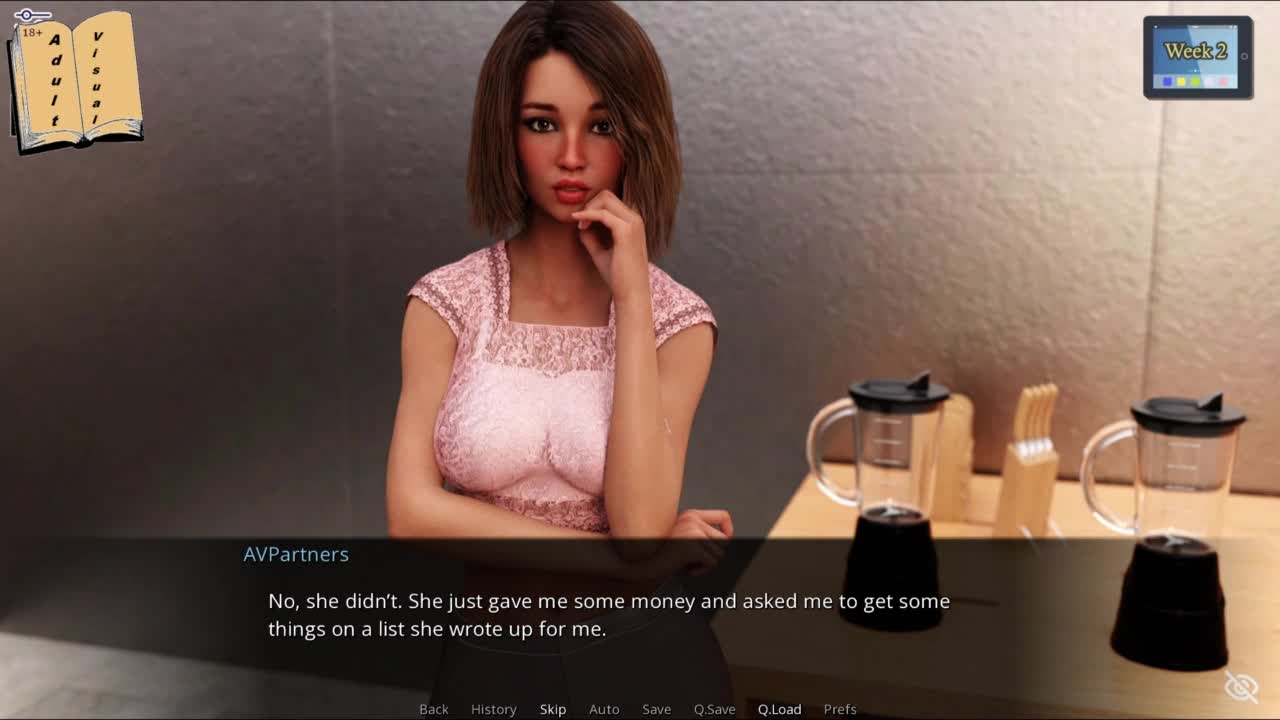Hide the dialogue box with eye icon
Screen dimensions: 1280x720
pos(1241,687)
